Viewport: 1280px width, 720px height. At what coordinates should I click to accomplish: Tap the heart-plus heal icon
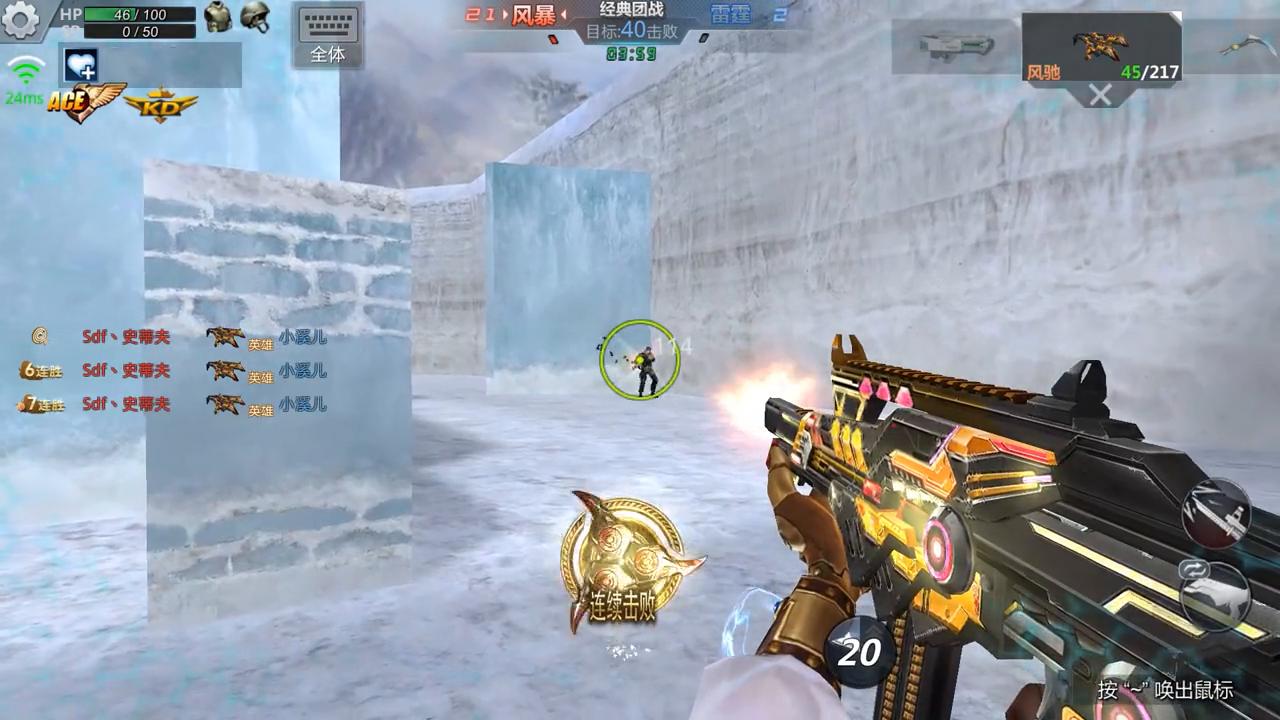point(80,65)
